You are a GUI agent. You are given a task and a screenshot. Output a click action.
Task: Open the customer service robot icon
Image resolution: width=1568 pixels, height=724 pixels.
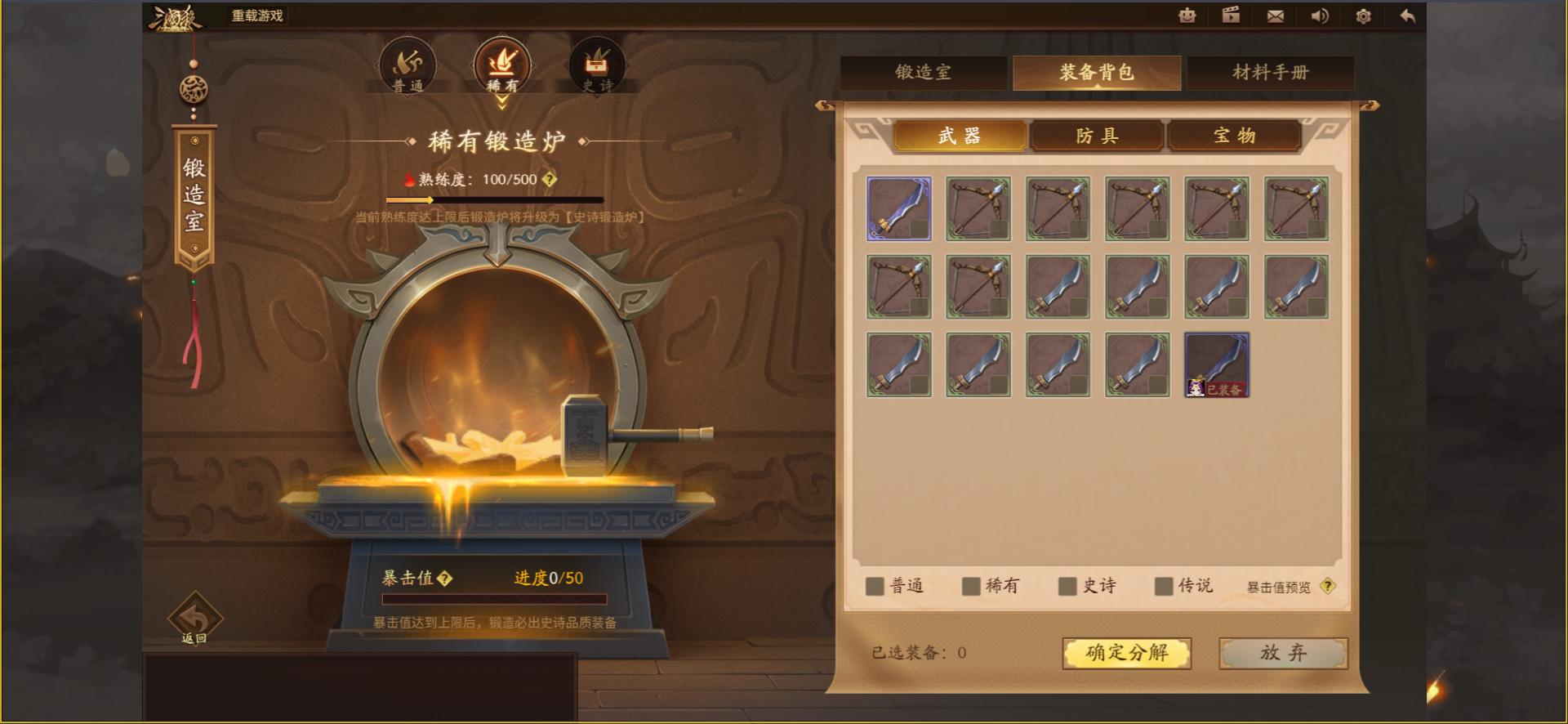point(1187,16)
